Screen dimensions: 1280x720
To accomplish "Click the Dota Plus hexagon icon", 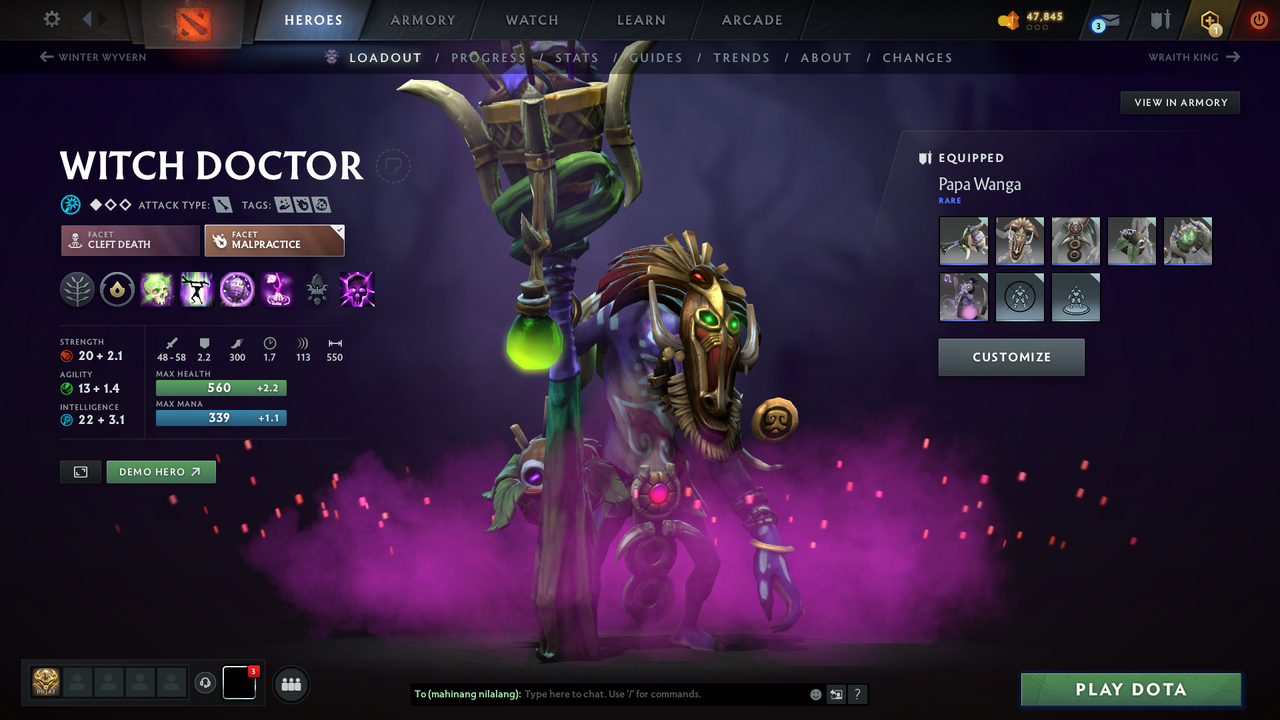I will (1209, 20).
